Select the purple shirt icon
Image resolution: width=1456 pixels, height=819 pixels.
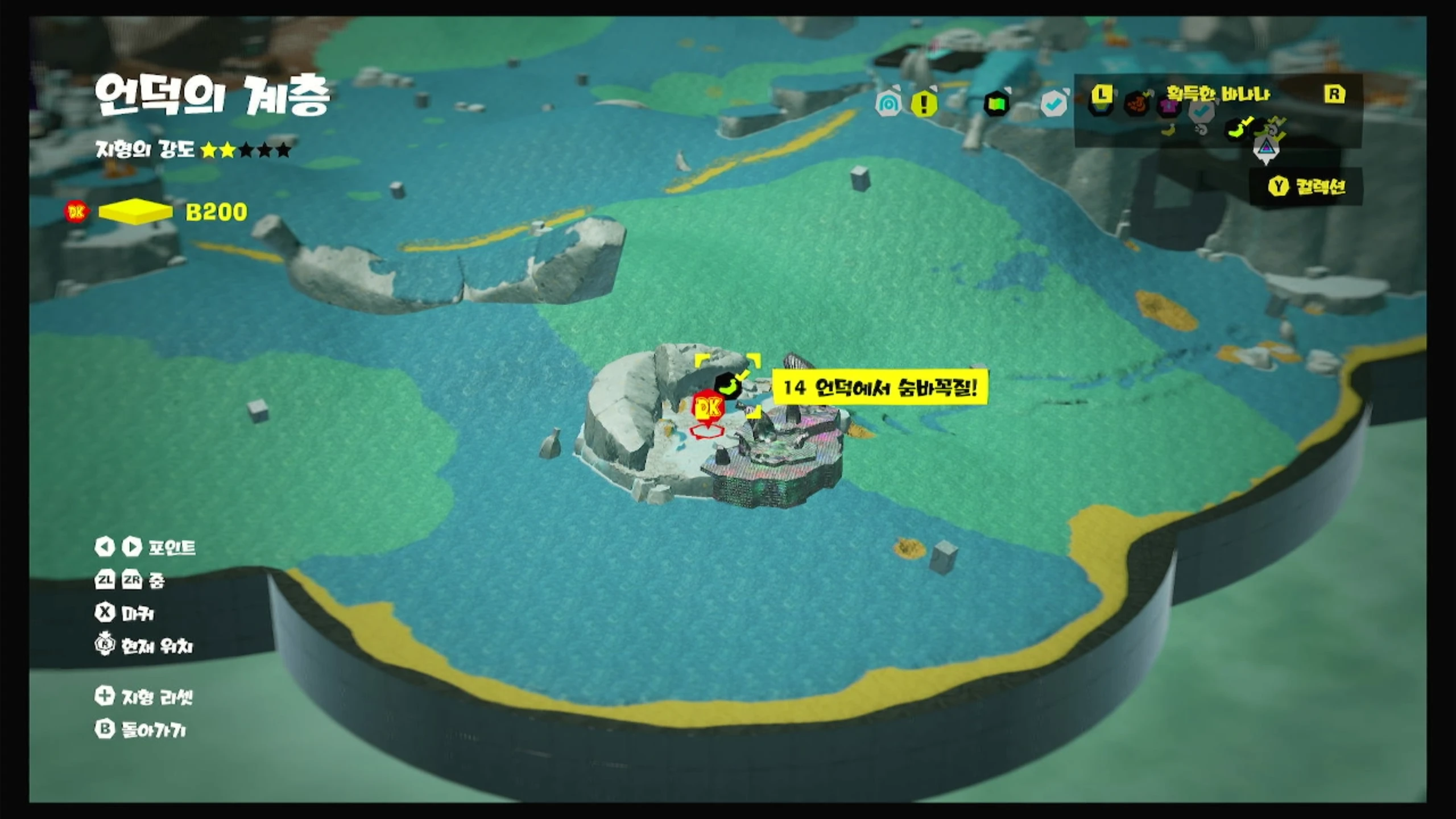click(x=1169, y=106)
